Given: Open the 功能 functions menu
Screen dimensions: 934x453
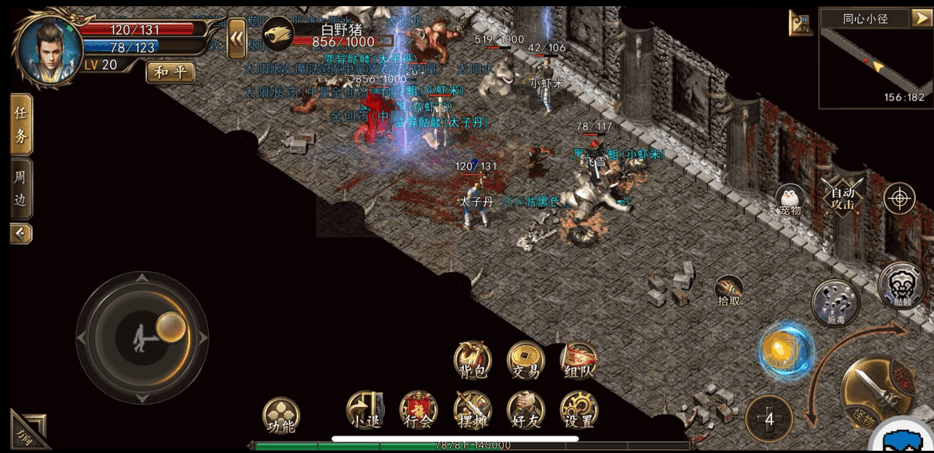Looking at the screenshot, I should click(x=282, y=416).
